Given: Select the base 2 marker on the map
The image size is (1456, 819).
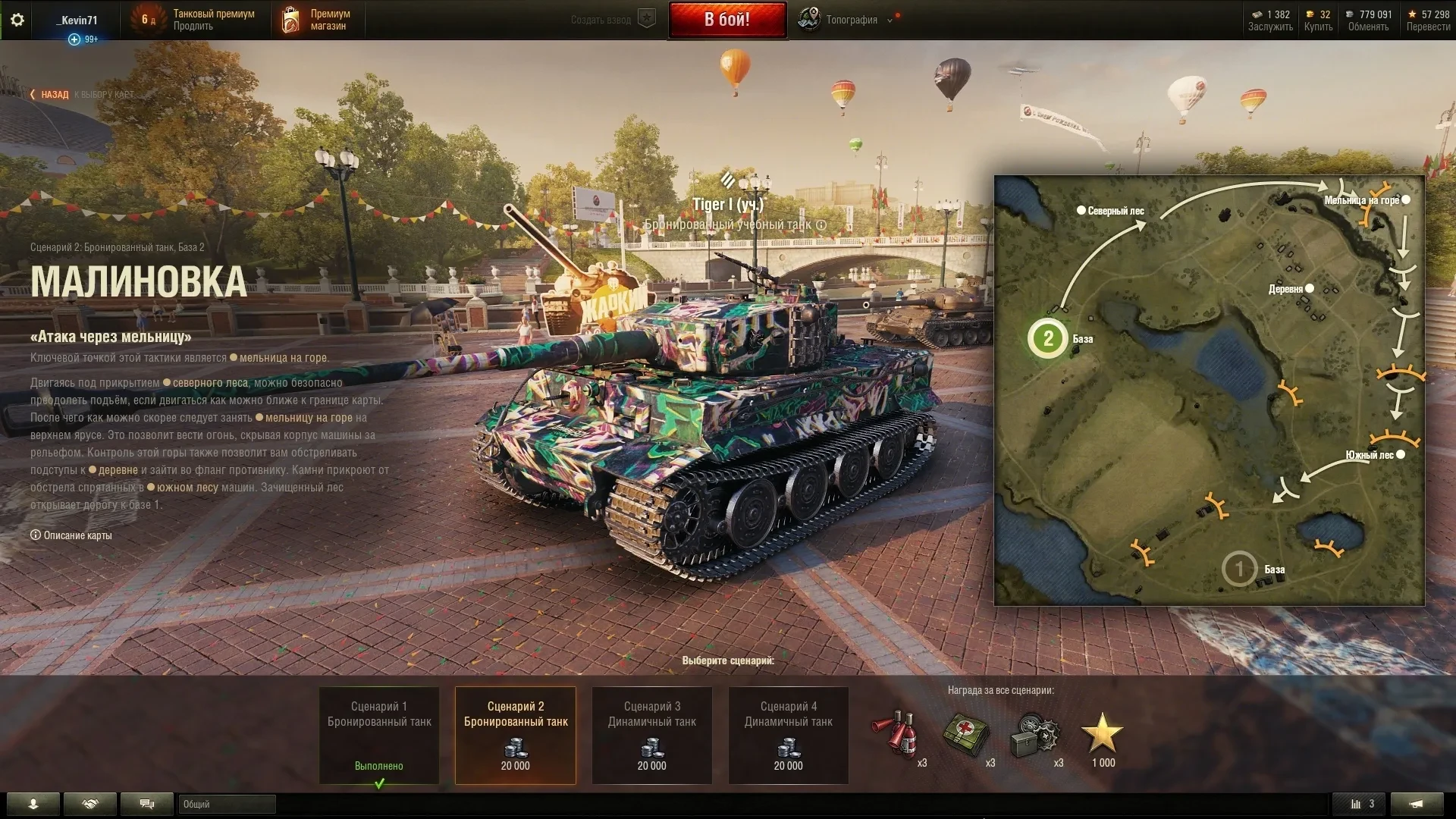Looking at the screenshot, I should pos(1048,338).
